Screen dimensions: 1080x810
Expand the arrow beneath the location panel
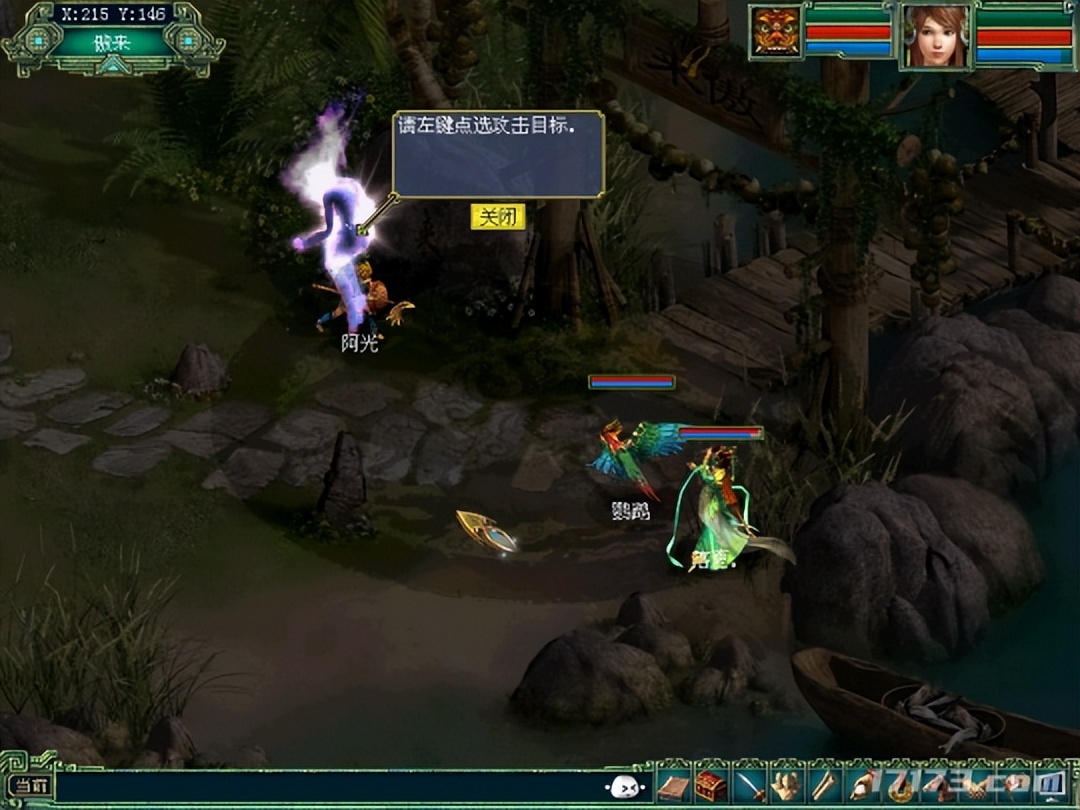point(113,66)
